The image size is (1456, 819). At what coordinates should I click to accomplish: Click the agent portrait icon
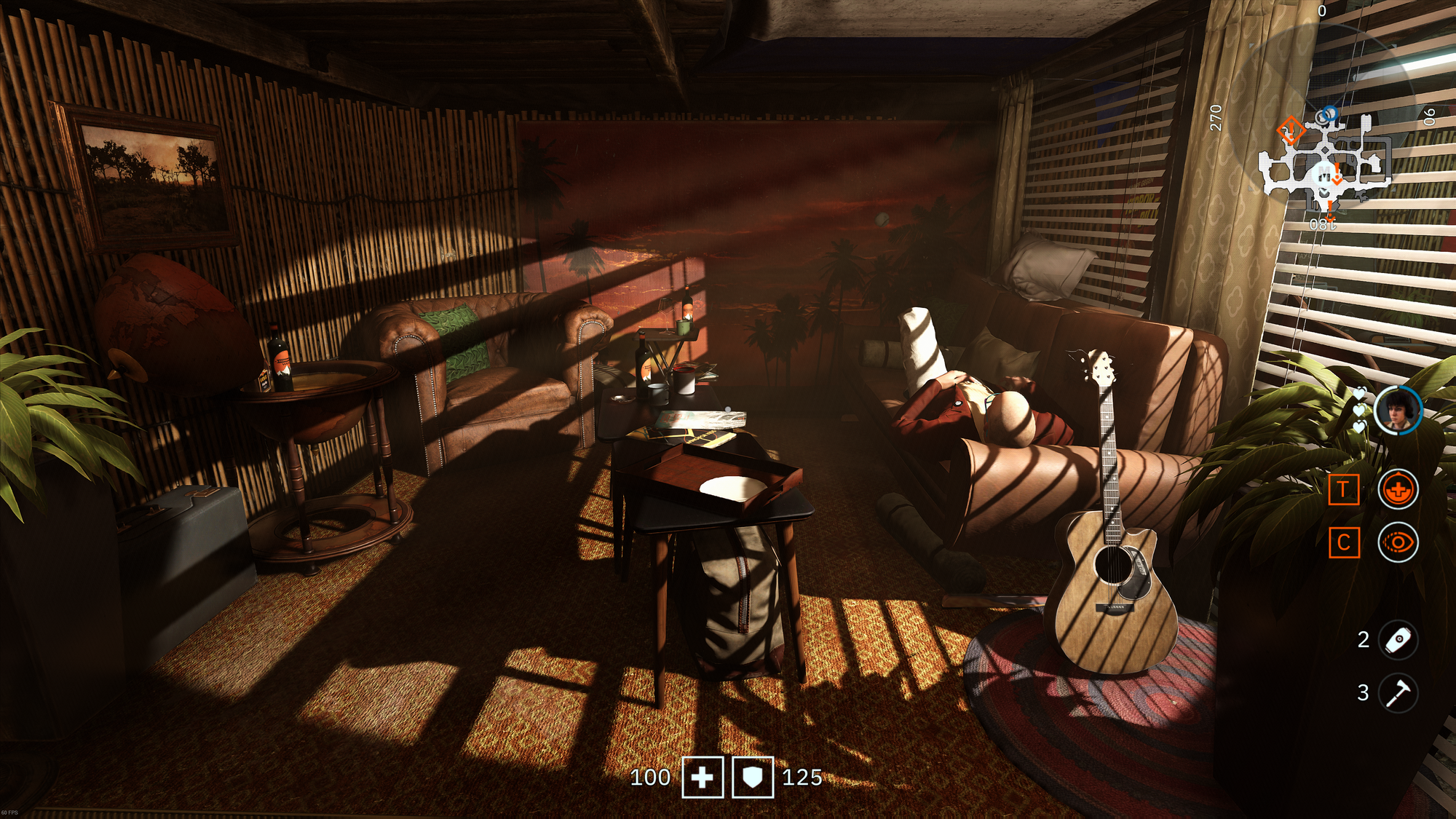click(1398, 411)
